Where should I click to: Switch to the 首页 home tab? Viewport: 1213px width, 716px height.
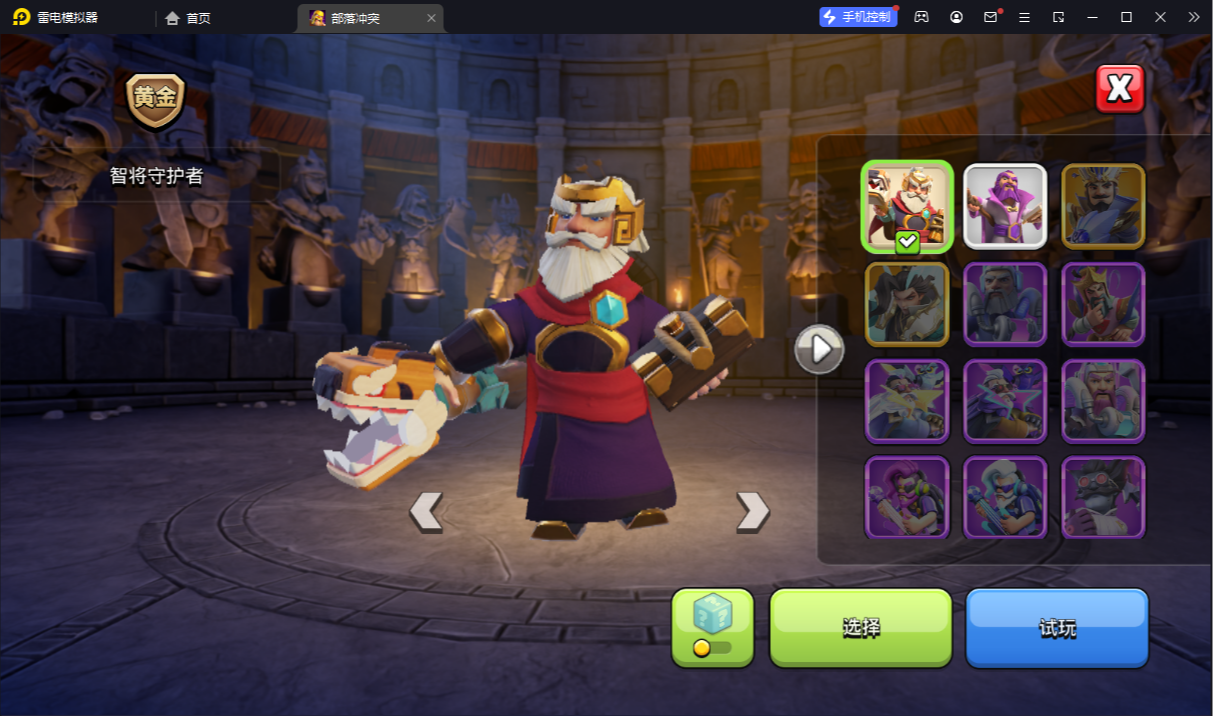click(x=188, y=18)
